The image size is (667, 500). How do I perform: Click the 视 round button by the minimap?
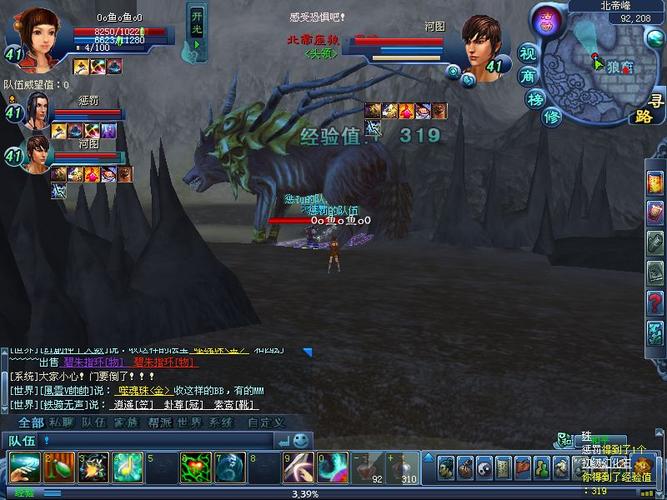(x=528, y=49)
